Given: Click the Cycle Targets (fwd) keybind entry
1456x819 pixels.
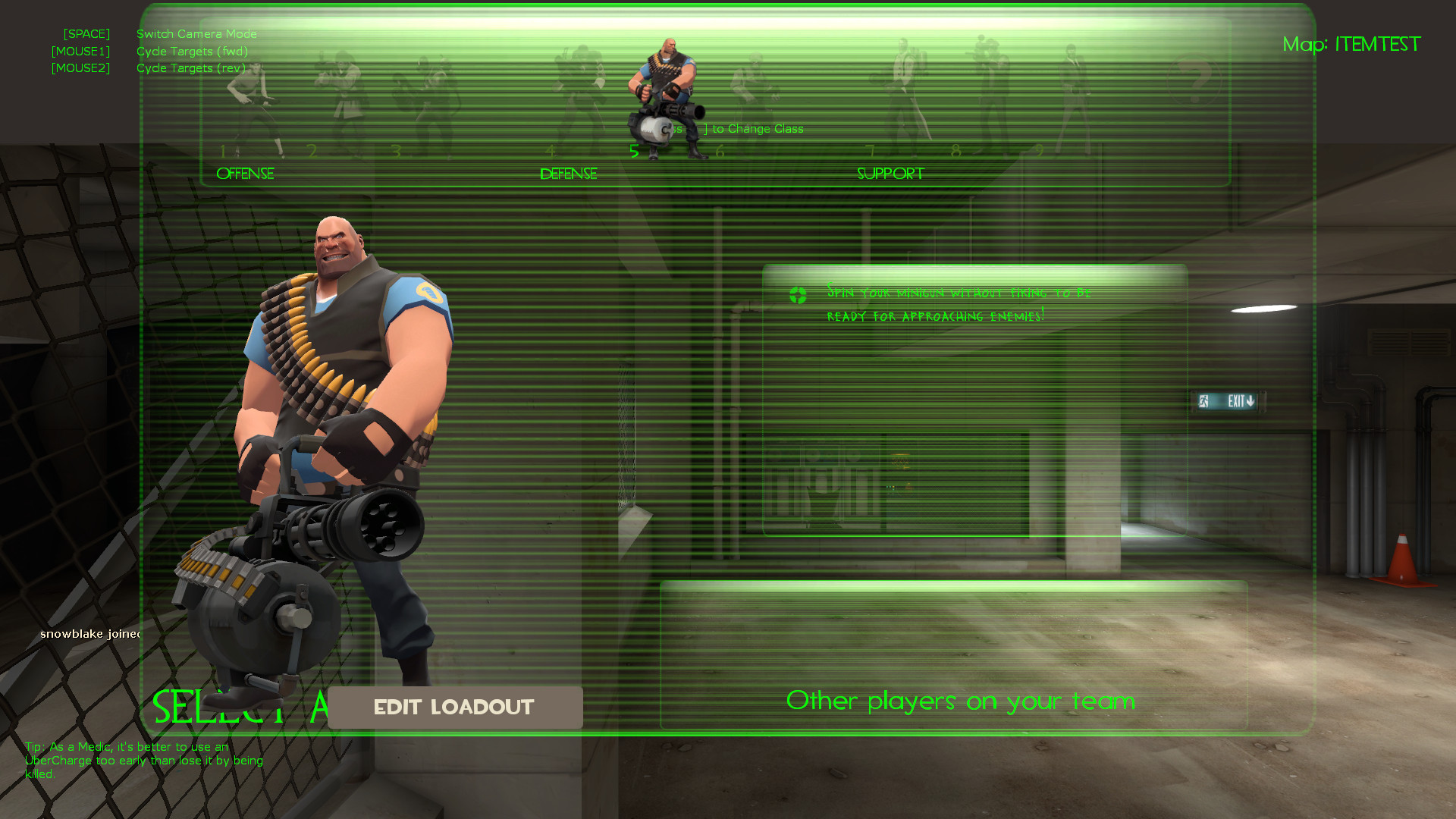Looking at the screenshot, I should [x=192, y=51].
